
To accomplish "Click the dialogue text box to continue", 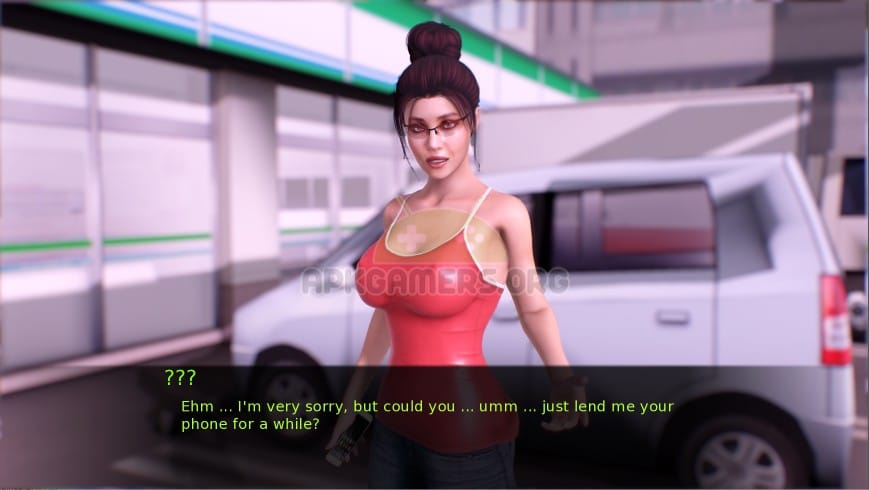I will [x=428, y=415].
